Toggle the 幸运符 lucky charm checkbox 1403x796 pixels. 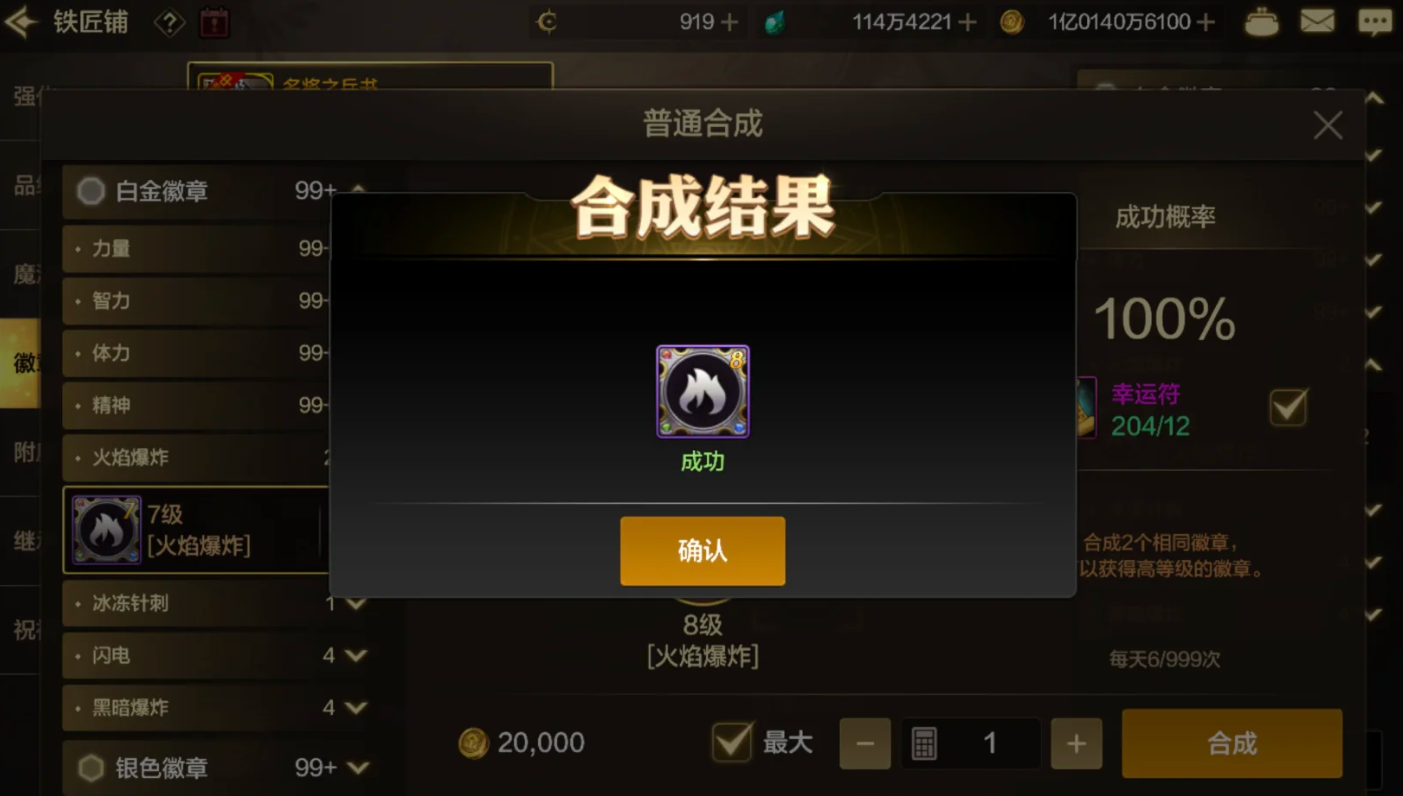(x=1289, y=407)
